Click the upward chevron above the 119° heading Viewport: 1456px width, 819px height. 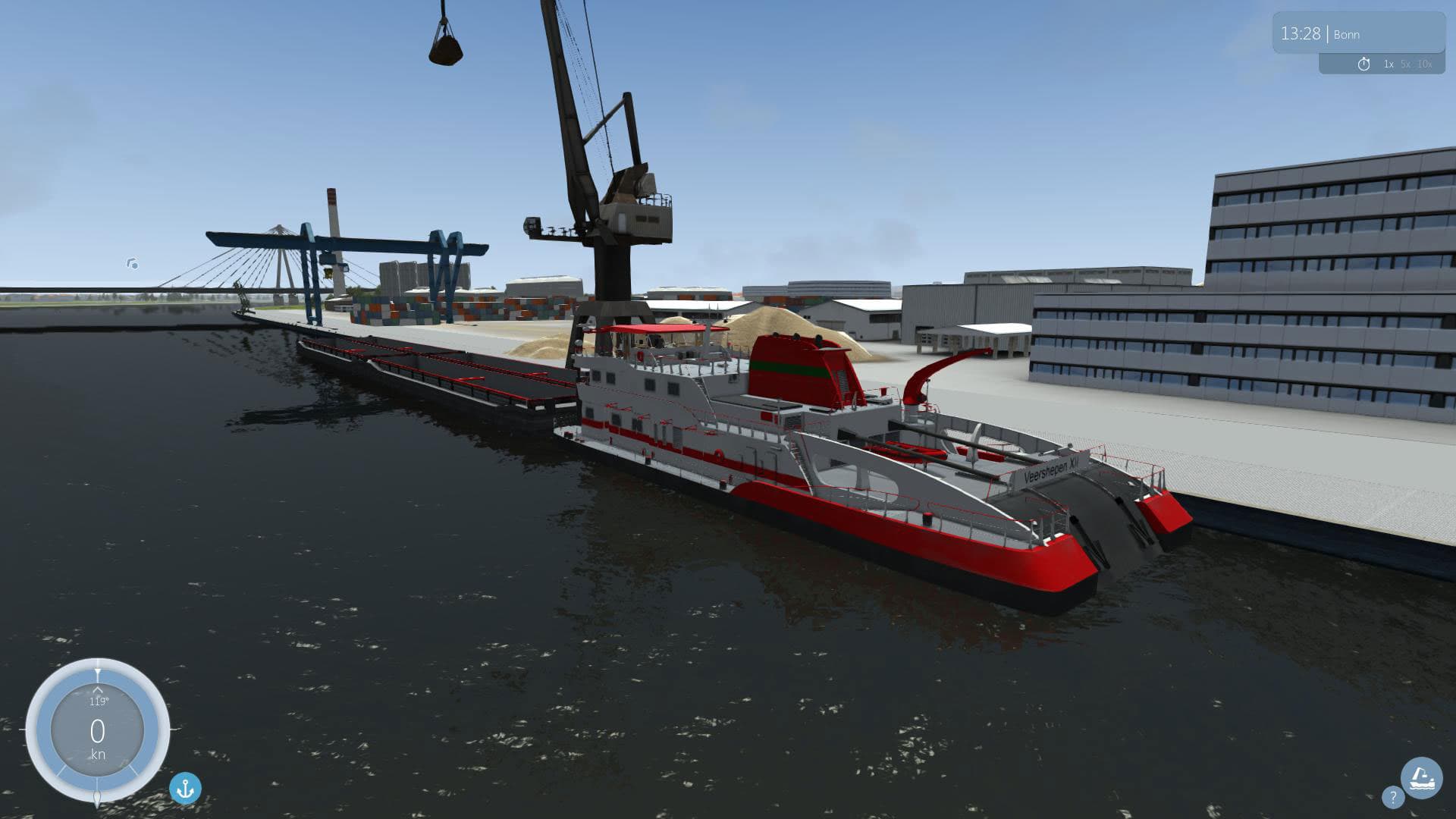click(98, 691)
